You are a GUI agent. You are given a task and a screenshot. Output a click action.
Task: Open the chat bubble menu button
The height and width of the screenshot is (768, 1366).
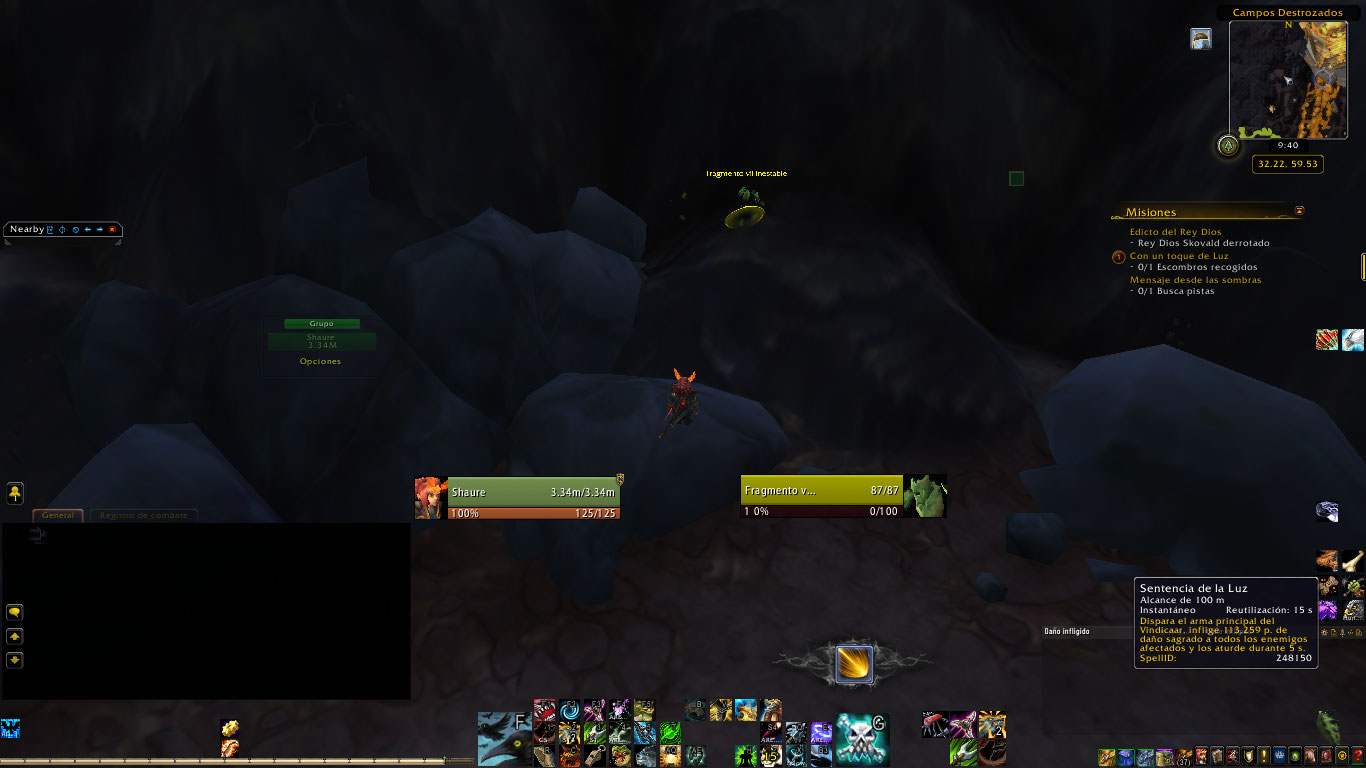15,612
